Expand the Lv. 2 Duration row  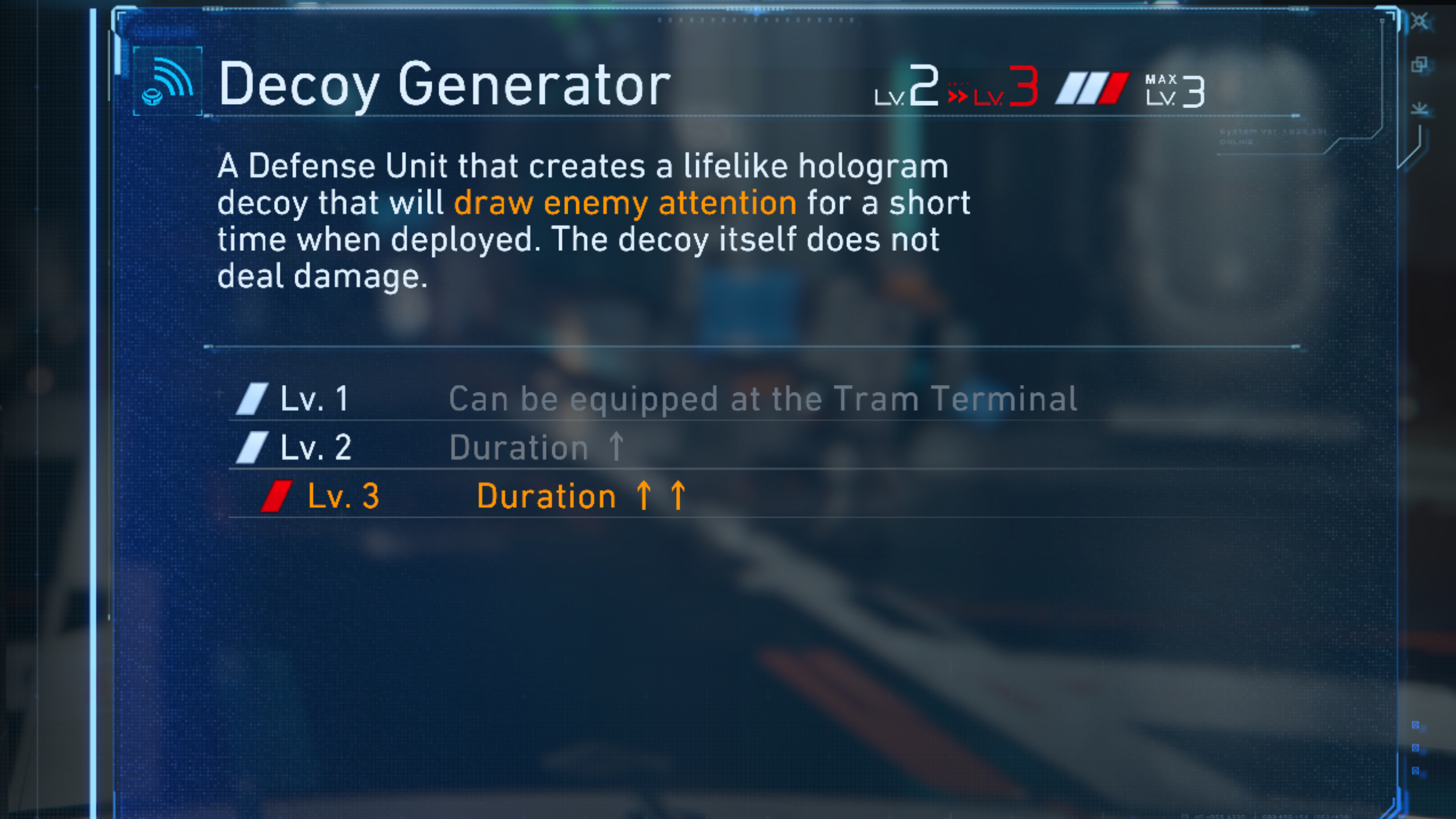[535, 446]
